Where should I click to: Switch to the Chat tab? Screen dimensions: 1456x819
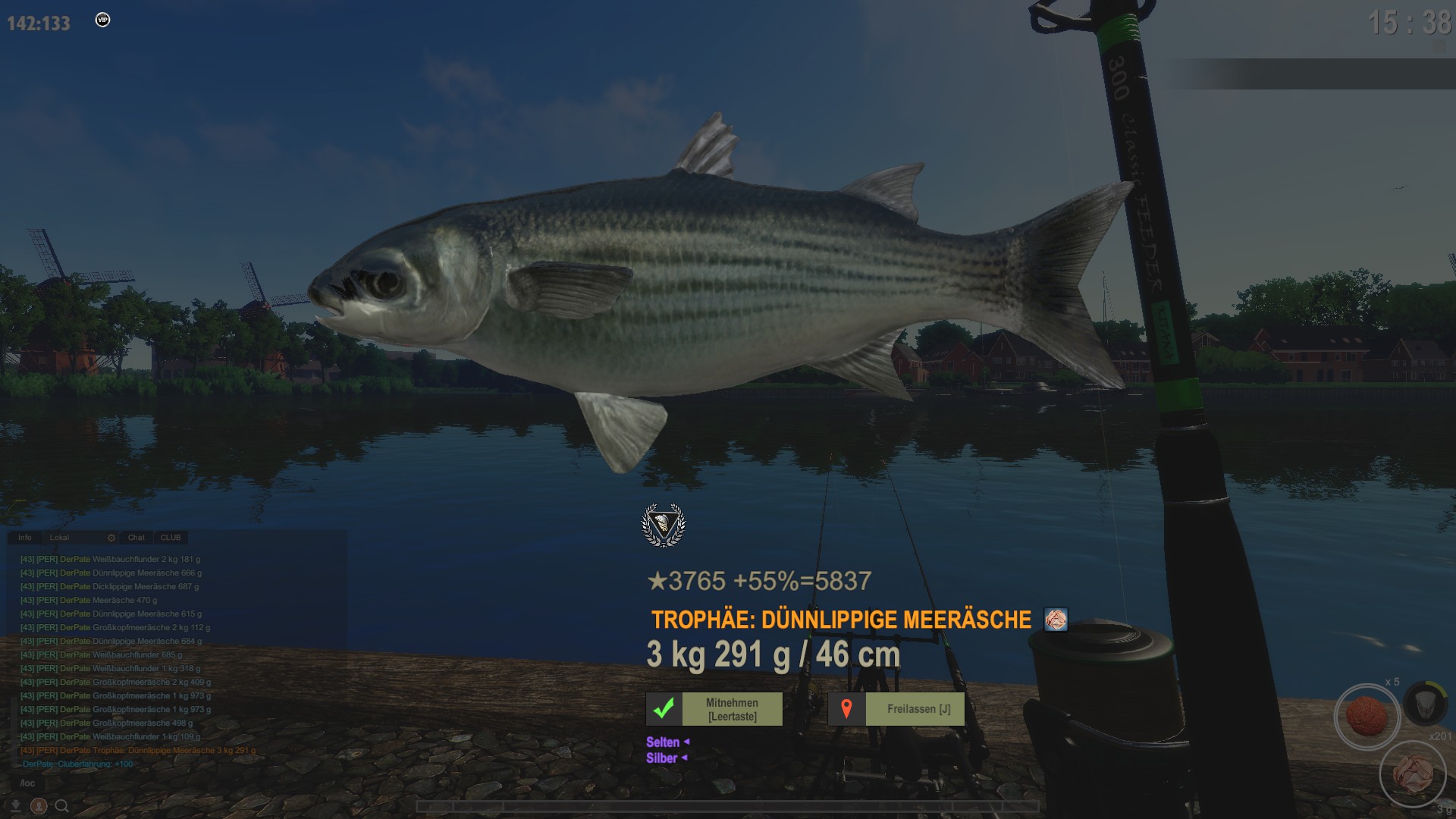click(x=136, y=538)
